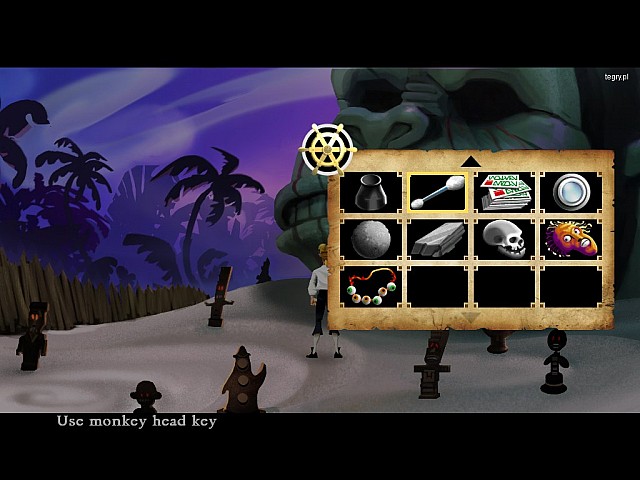This screenshot has height=480, width=640.
Task: Select the orange and purple creature mask item
Action: coord(570,239)
